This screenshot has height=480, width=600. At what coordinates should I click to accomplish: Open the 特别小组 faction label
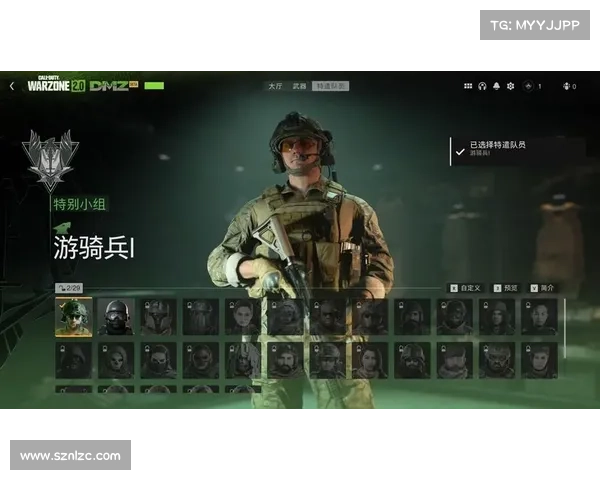pos(80,204)
